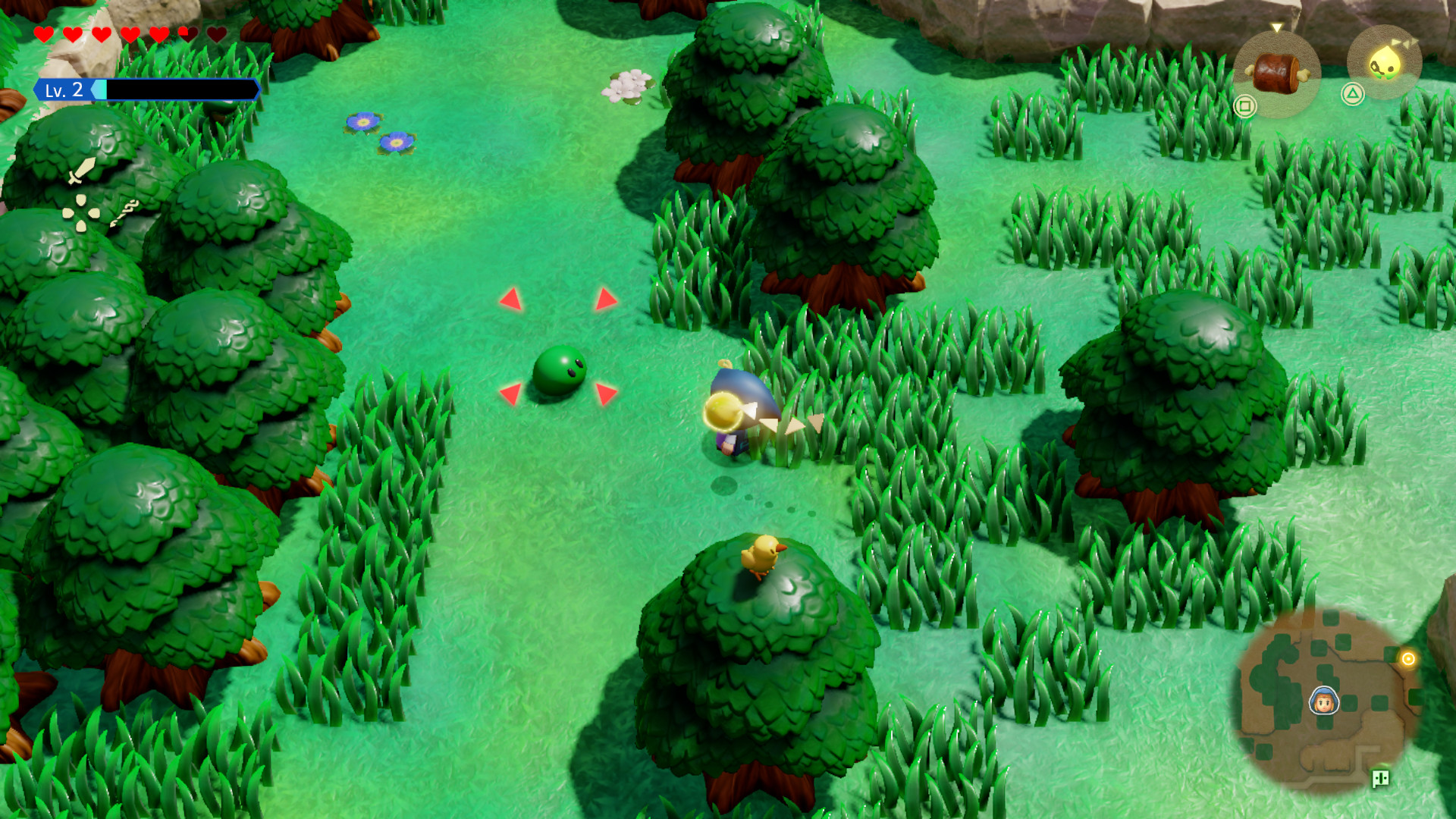Screen dimensions: 1456x819
Task: Click the double arrows beside the fairy slot
Action: click(x=1405, y=43)
